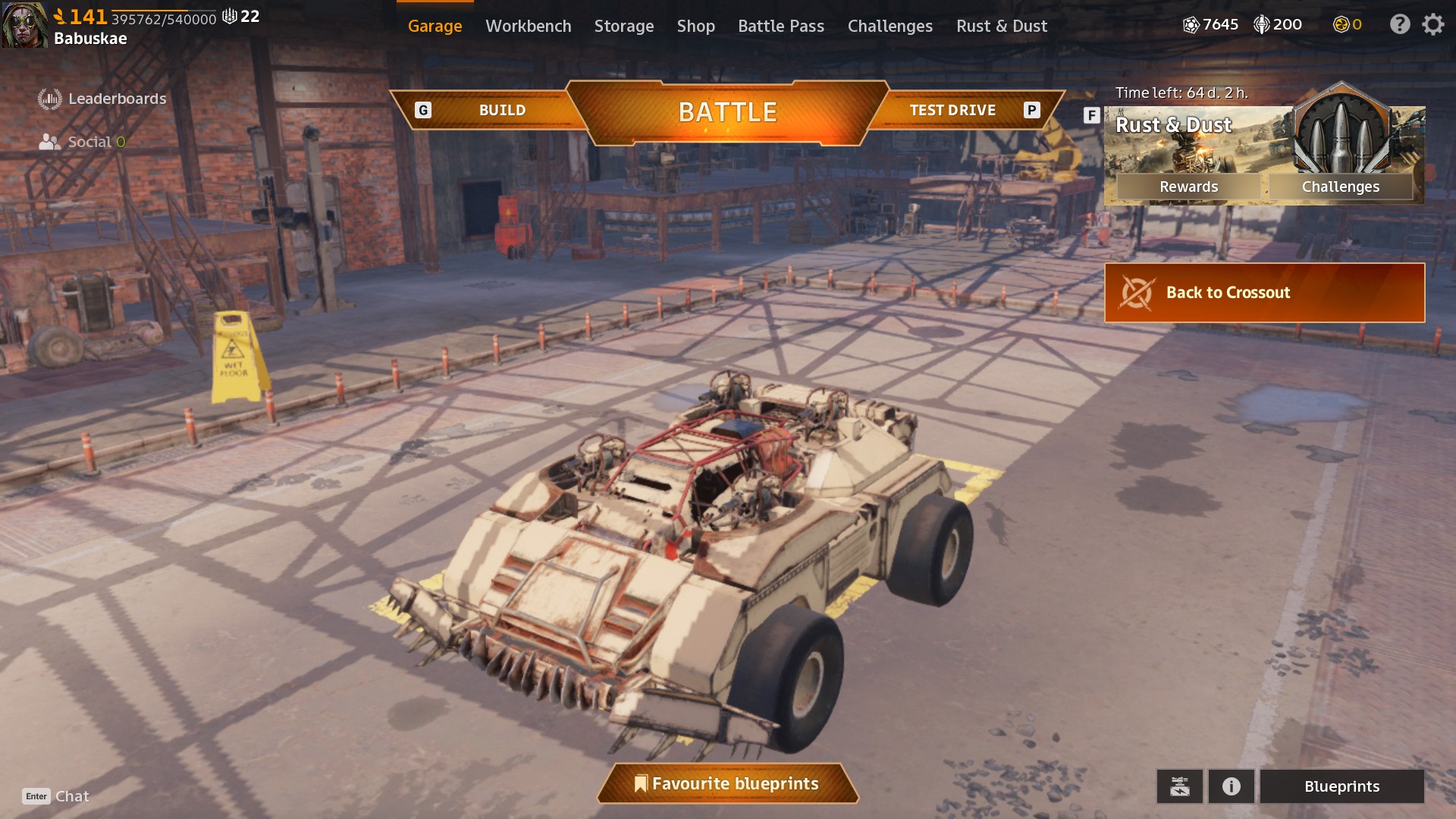The width and height of the screenshot is (1456, 819).
Task: Open Favourite blueprints
Action: [727, 783]
